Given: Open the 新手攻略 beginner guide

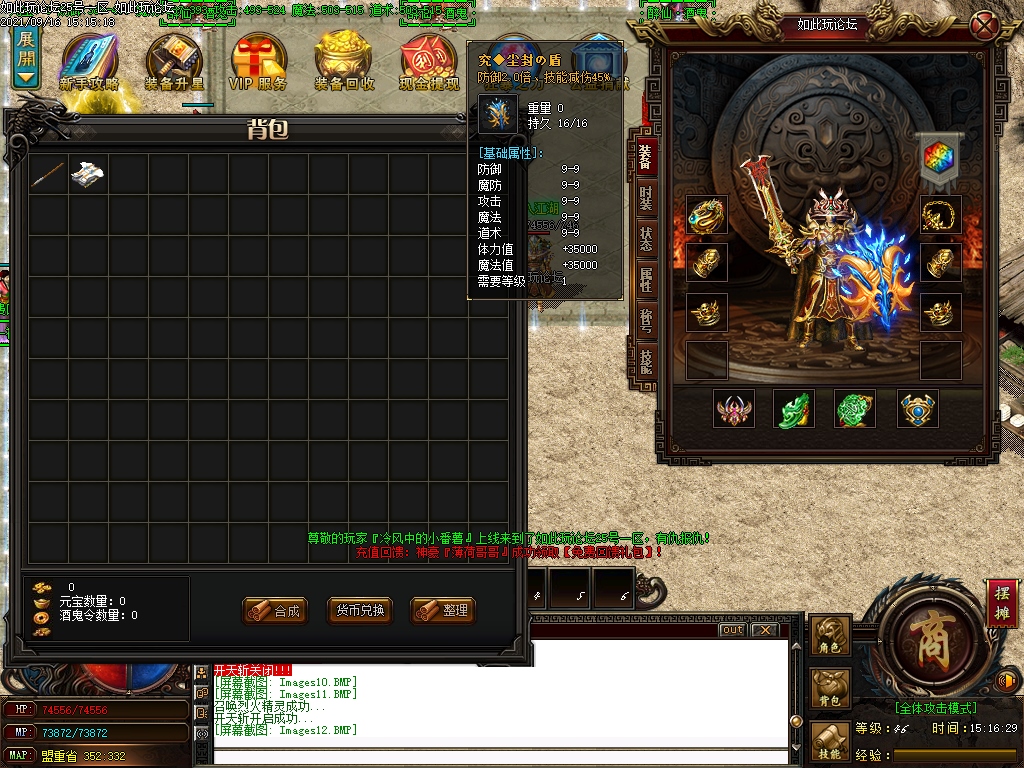Looking at the screenshot, I should coord(89,62).
